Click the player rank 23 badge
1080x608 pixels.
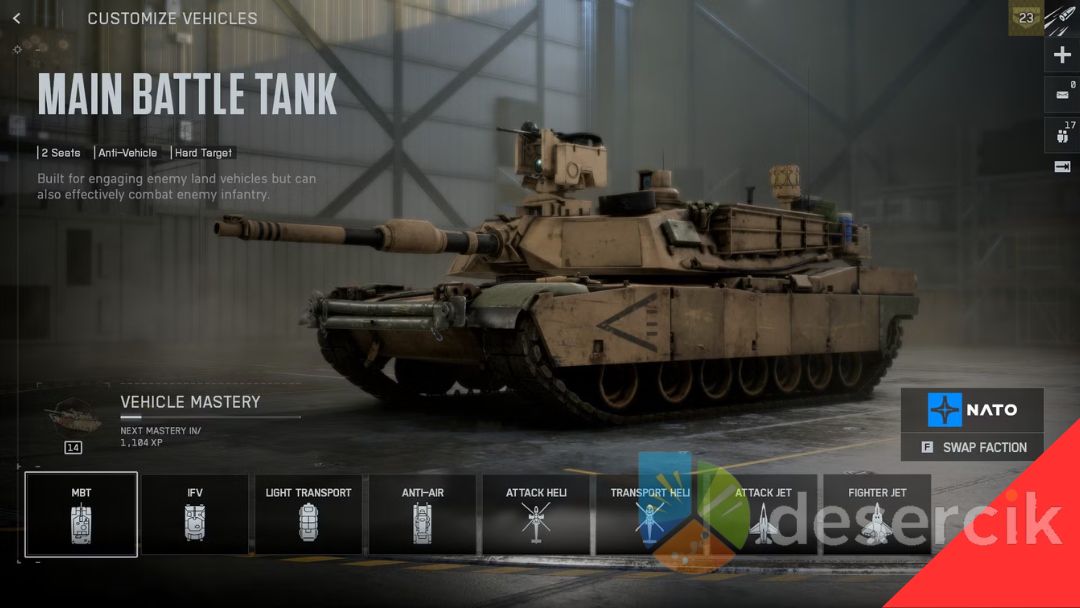tap(1026, 18)
